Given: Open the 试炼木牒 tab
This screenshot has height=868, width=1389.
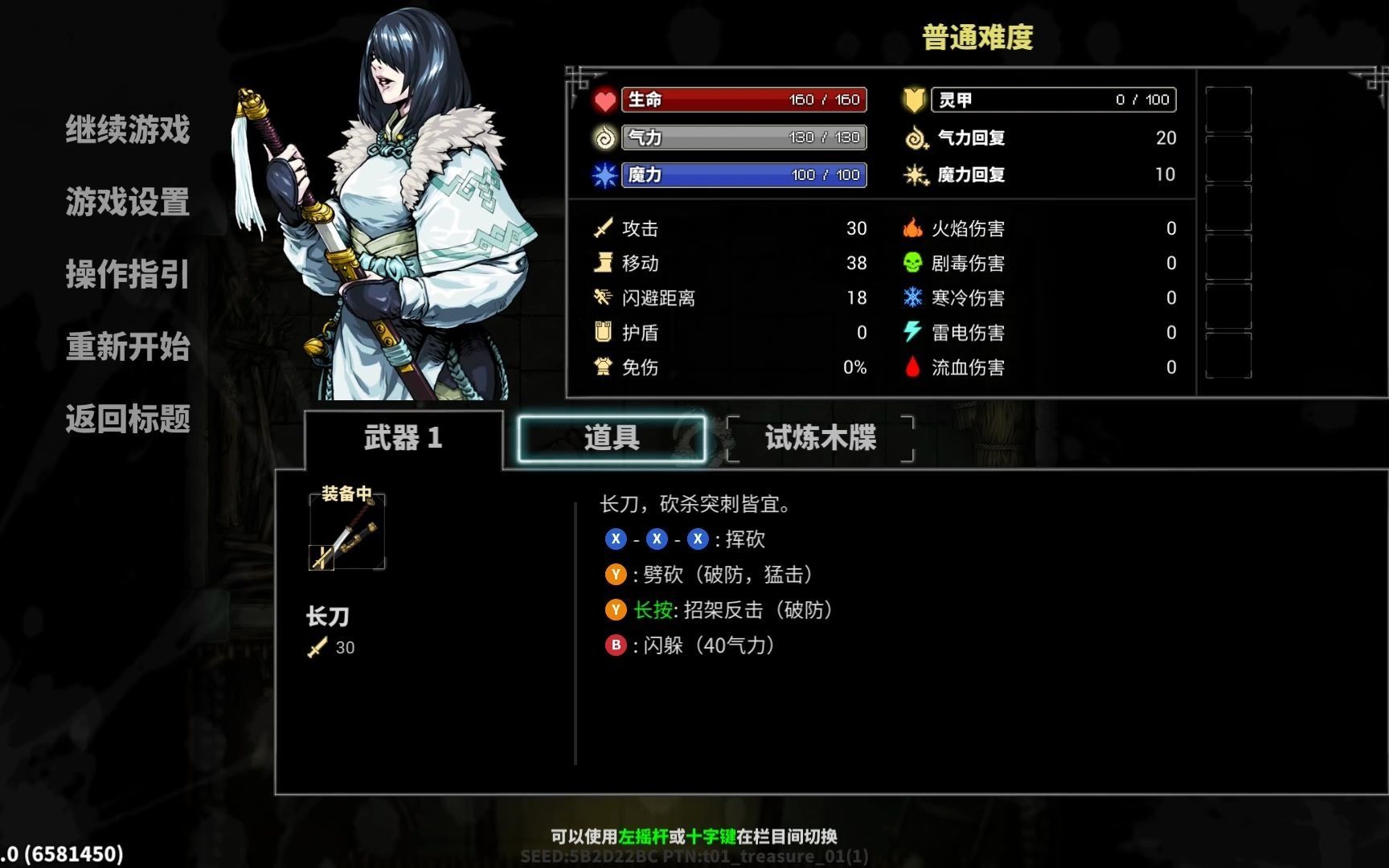Looking at the screenshot, I should point(817,438).
